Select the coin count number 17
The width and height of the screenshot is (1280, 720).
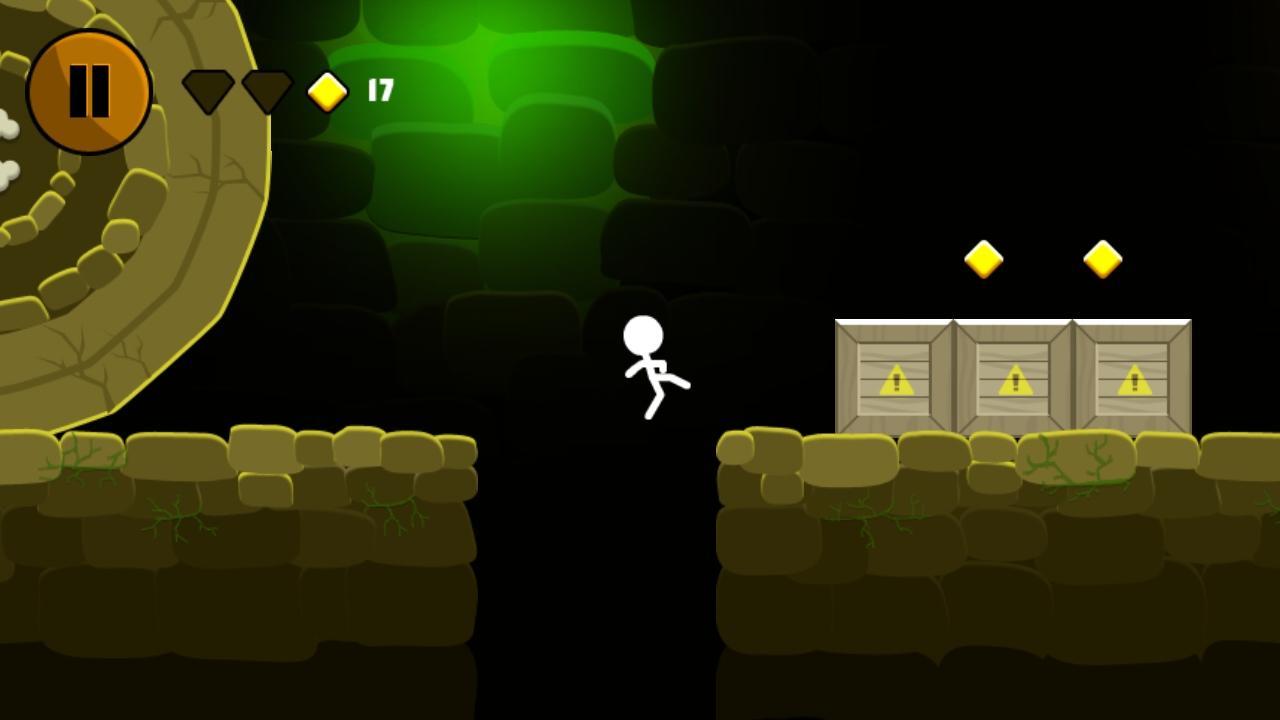(380, 90)
